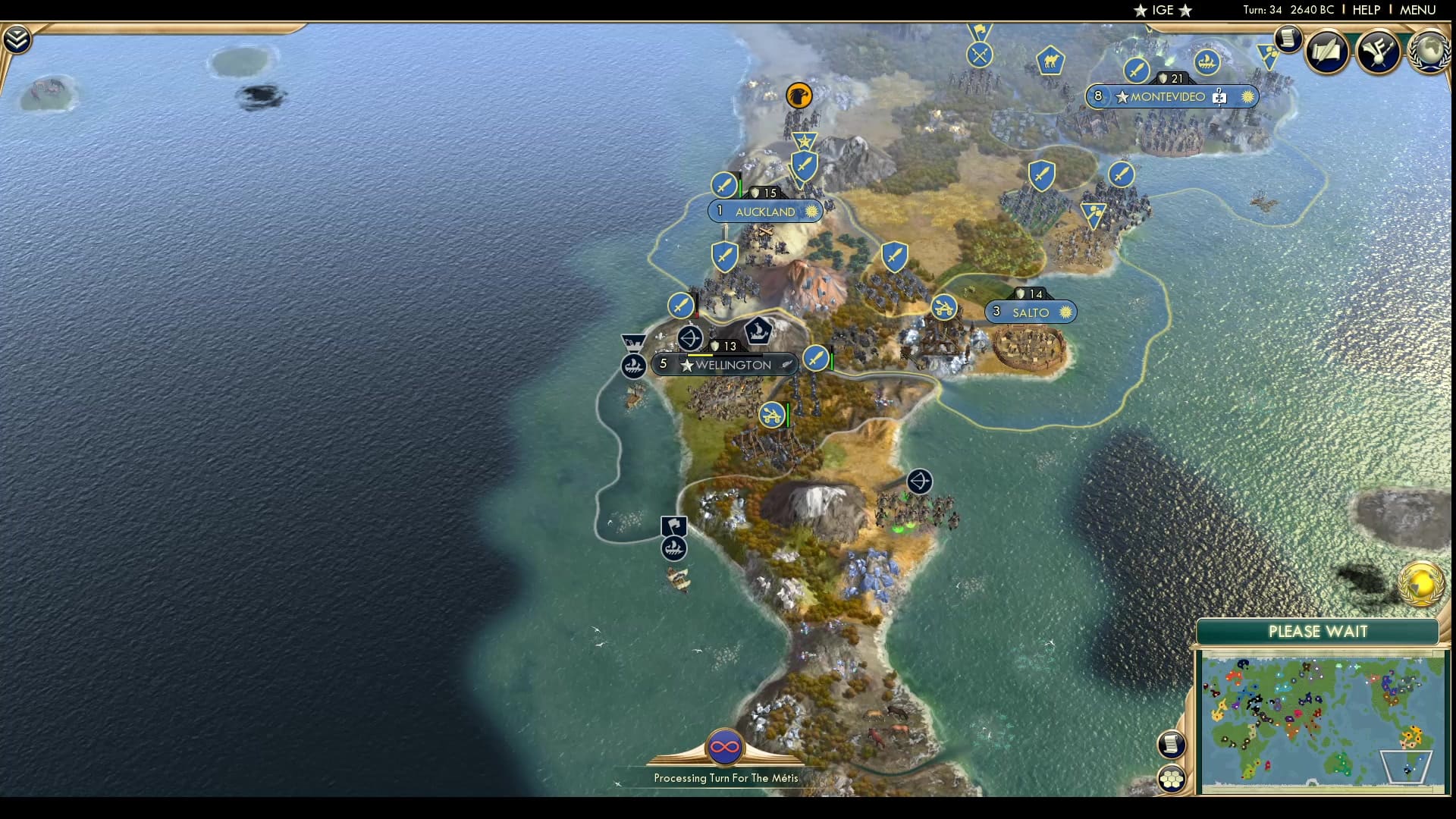The width and height of the screenshot is (1456, 819).
Task: Open Auckland's city screen via its banner
Action: pyautogui.click(x=766, y=212)
